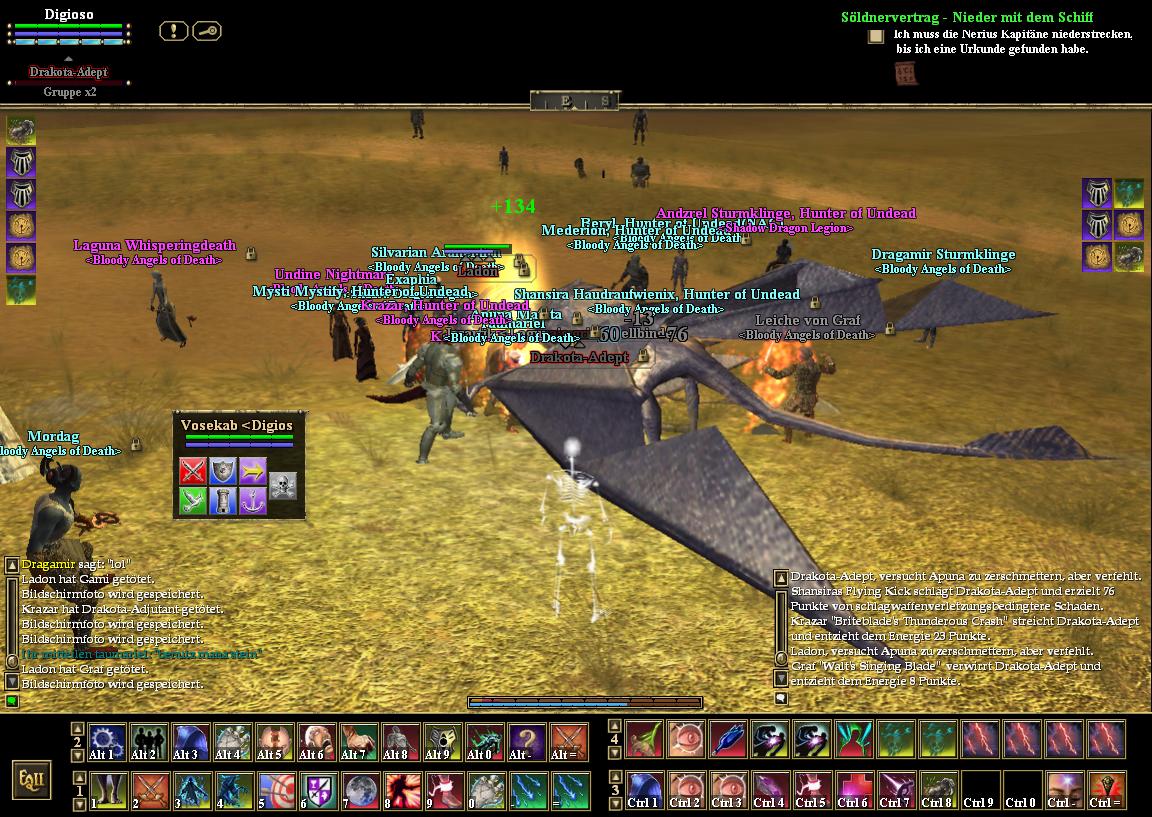Use the red cross ability on Ctrl 6
Image resolution: width=1152 pixels, height=817 pixels.
tap(854, 789)
